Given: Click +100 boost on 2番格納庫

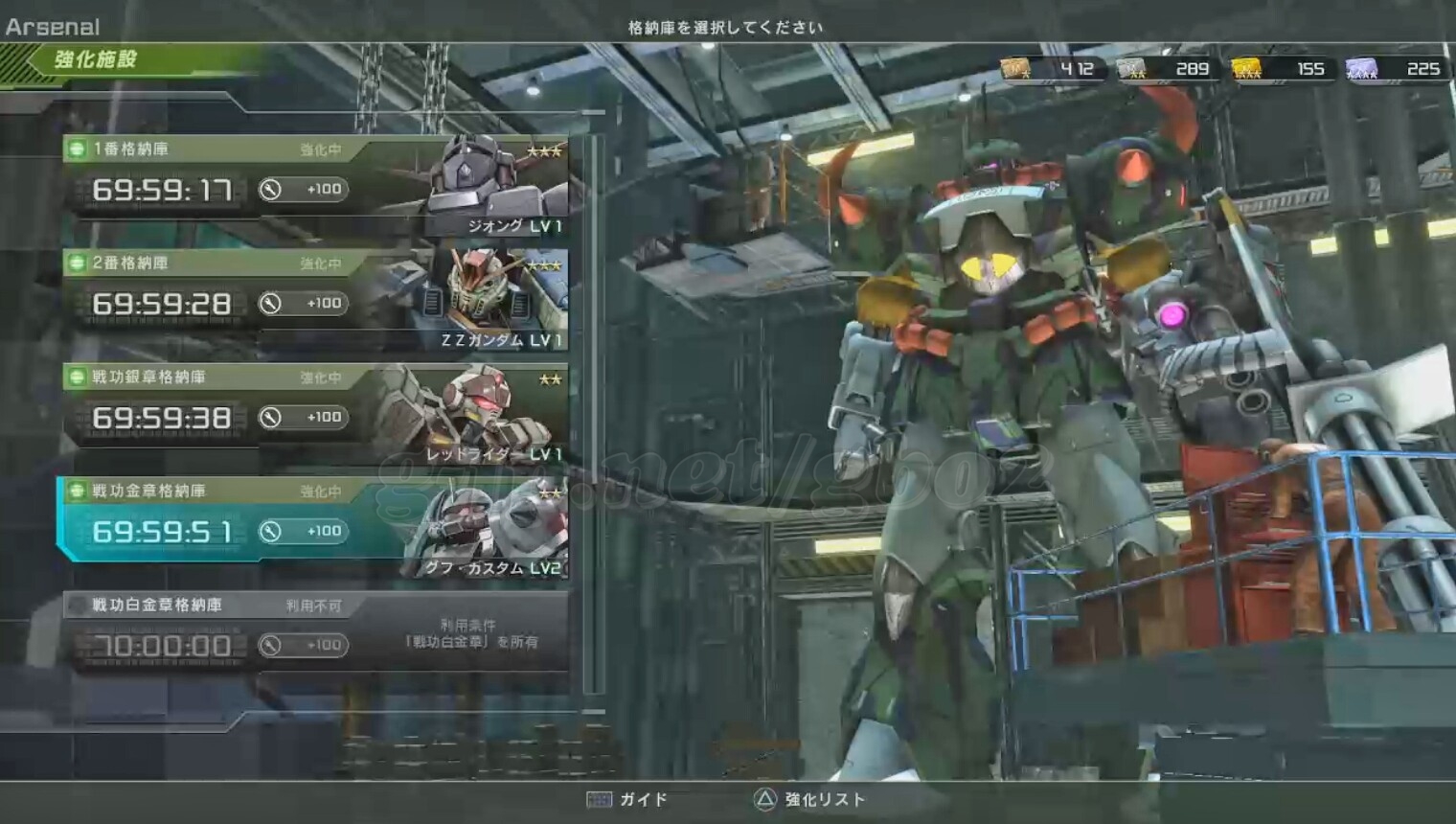Looking at the screenshot, I should tap(304, 304).
